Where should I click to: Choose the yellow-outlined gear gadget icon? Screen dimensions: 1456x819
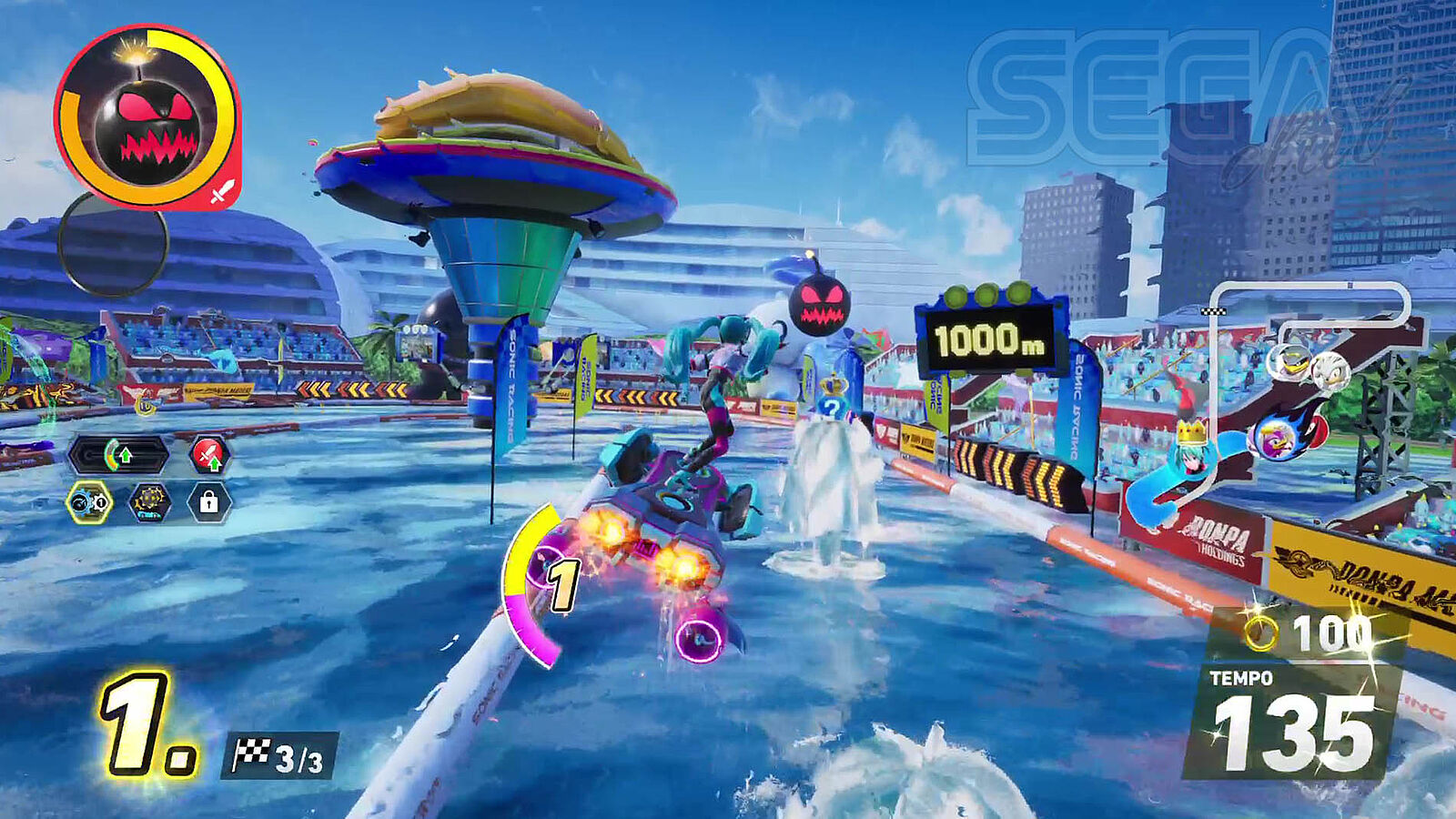click(89, 501)
